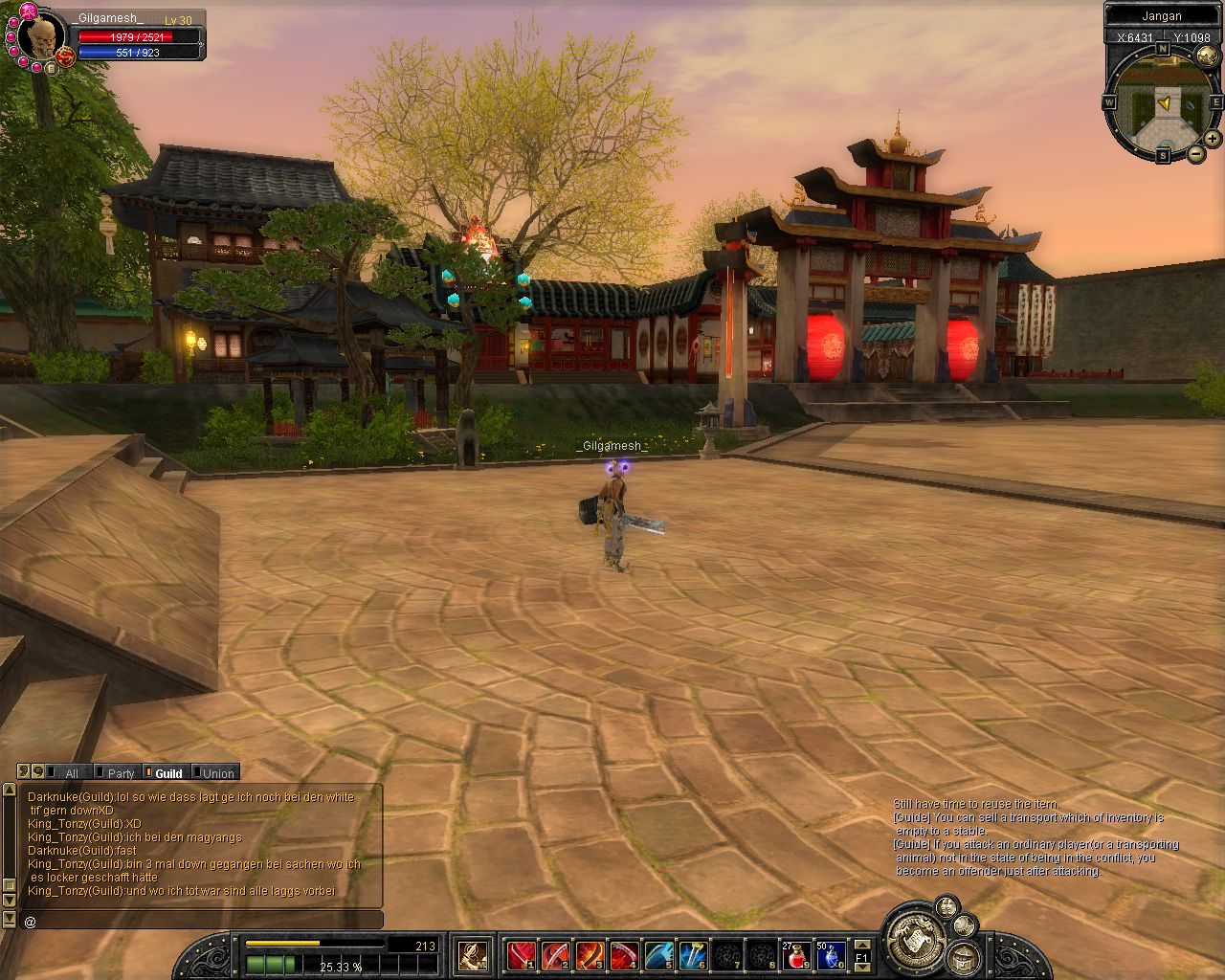
Task: Switch to the Union chat tab
Action: tap(217, 773)
